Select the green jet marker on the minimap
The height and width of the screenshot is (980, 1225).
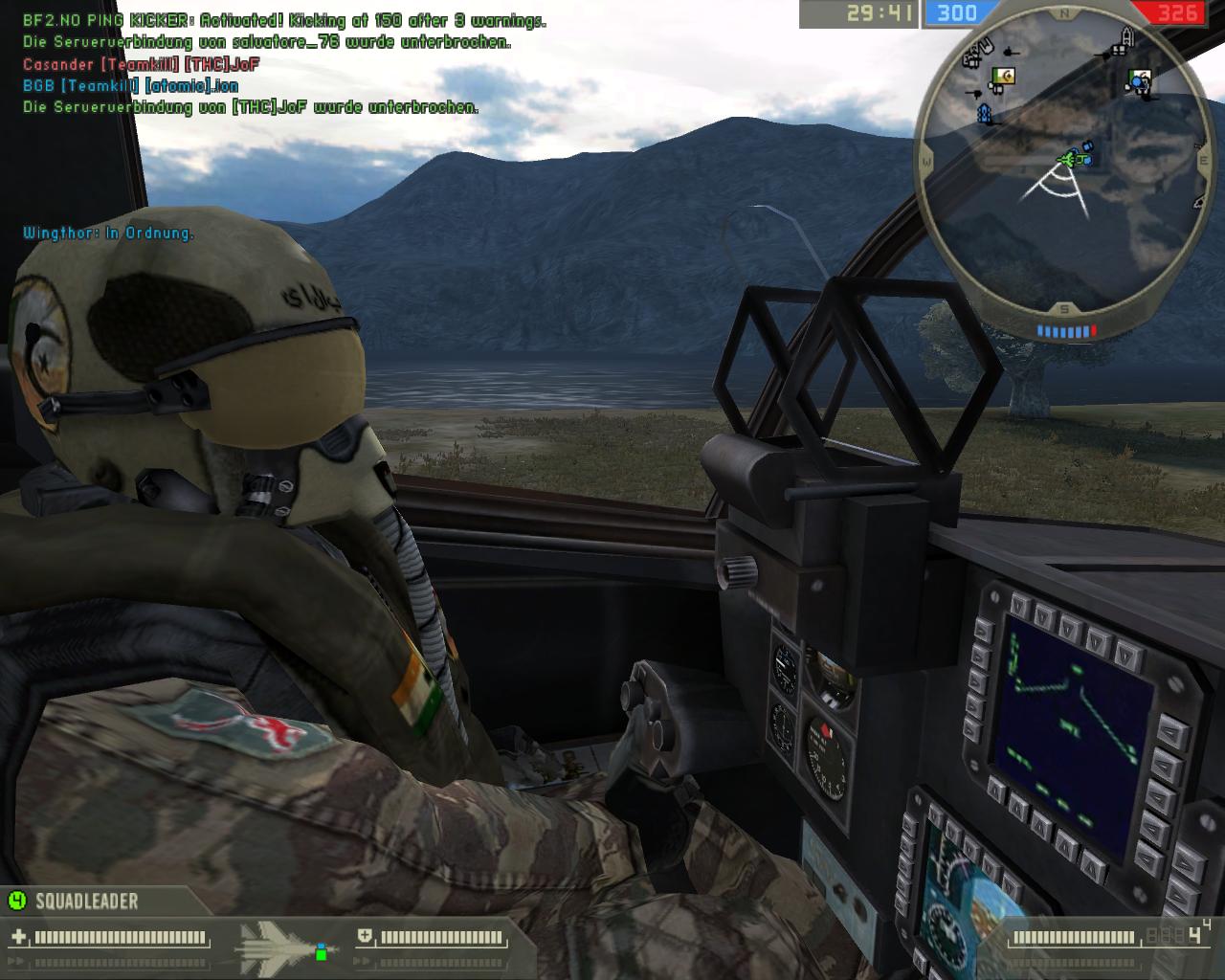tap(1069, 158)
